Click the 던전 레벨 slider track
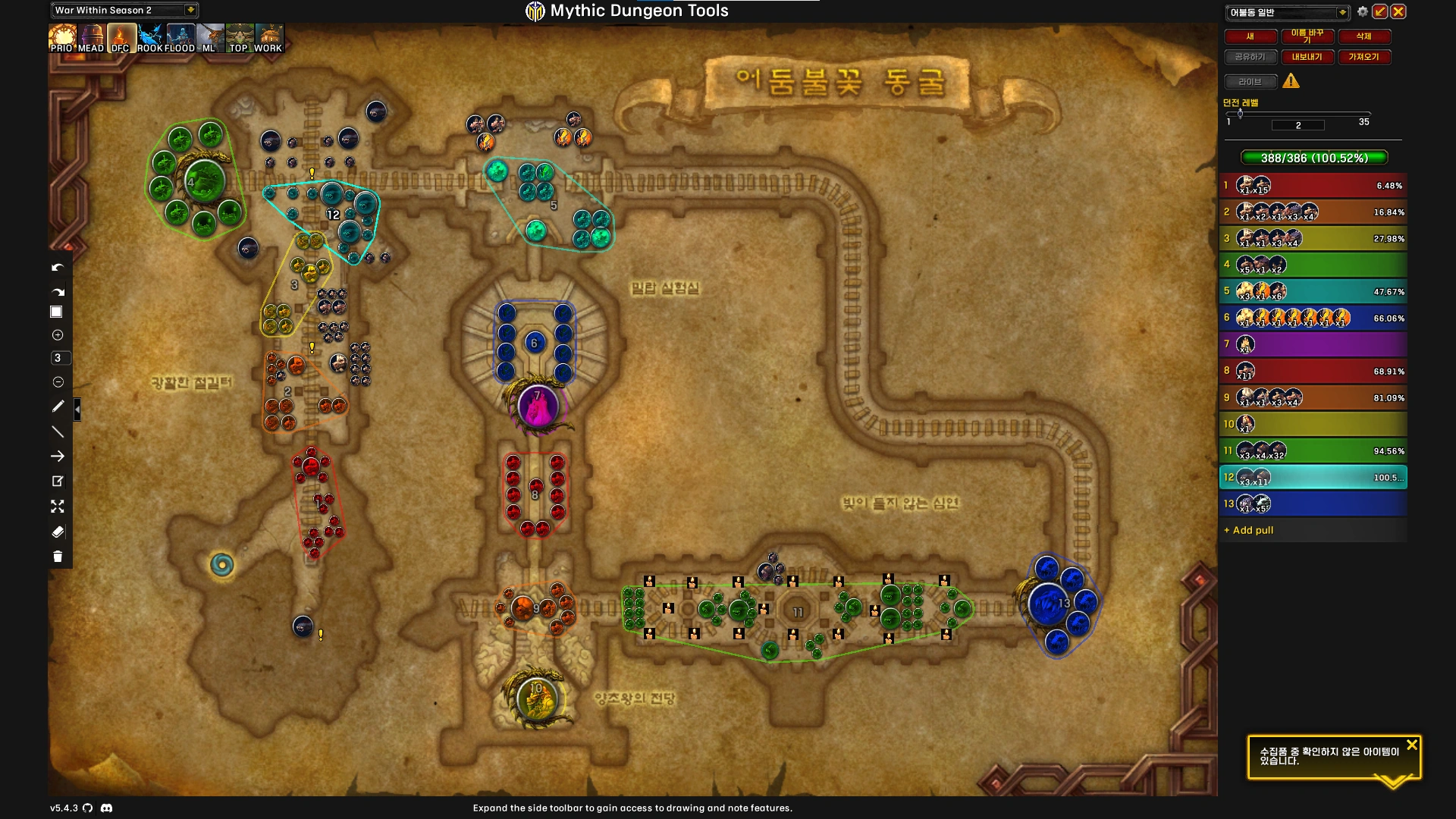 coord(1298,114)
